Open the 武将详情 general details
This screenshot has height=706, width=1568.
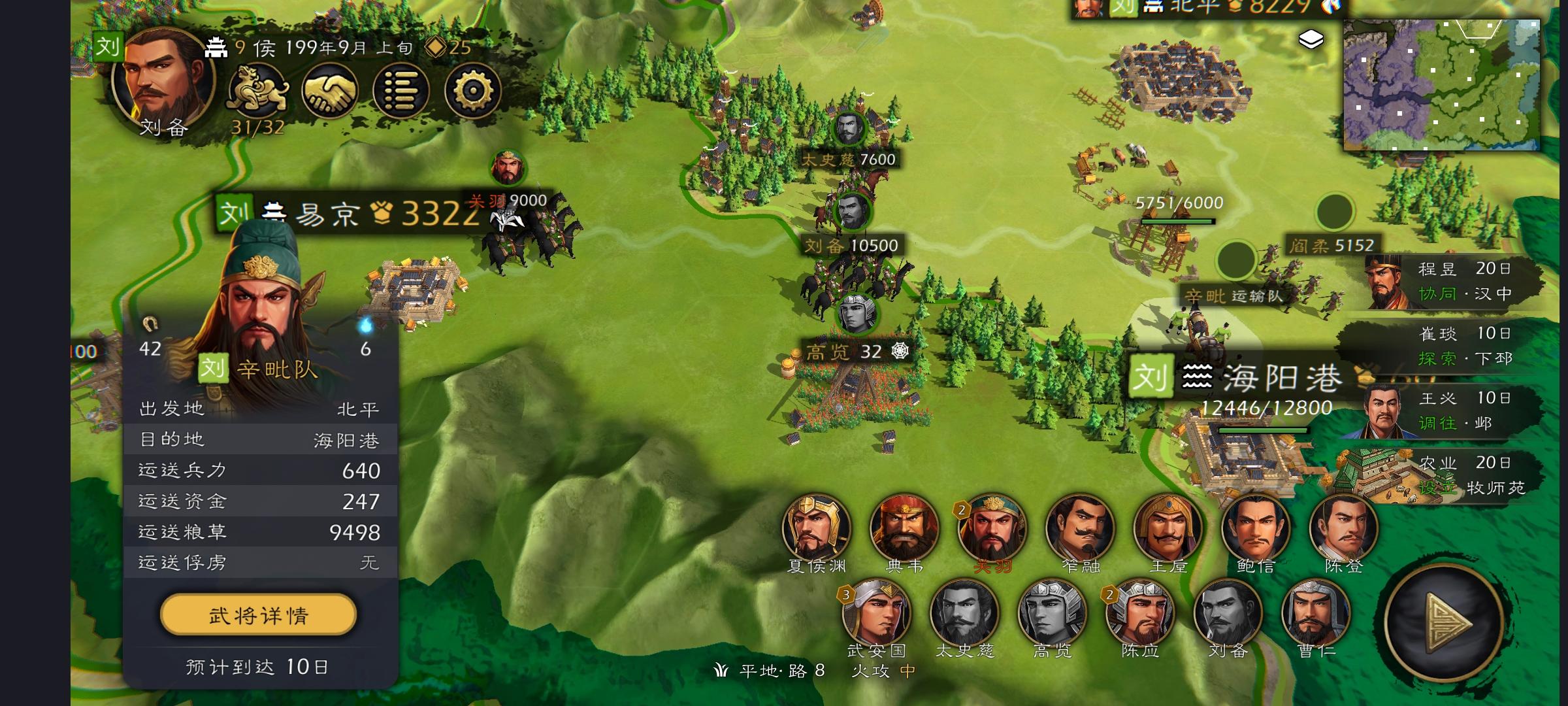[258, 614]
